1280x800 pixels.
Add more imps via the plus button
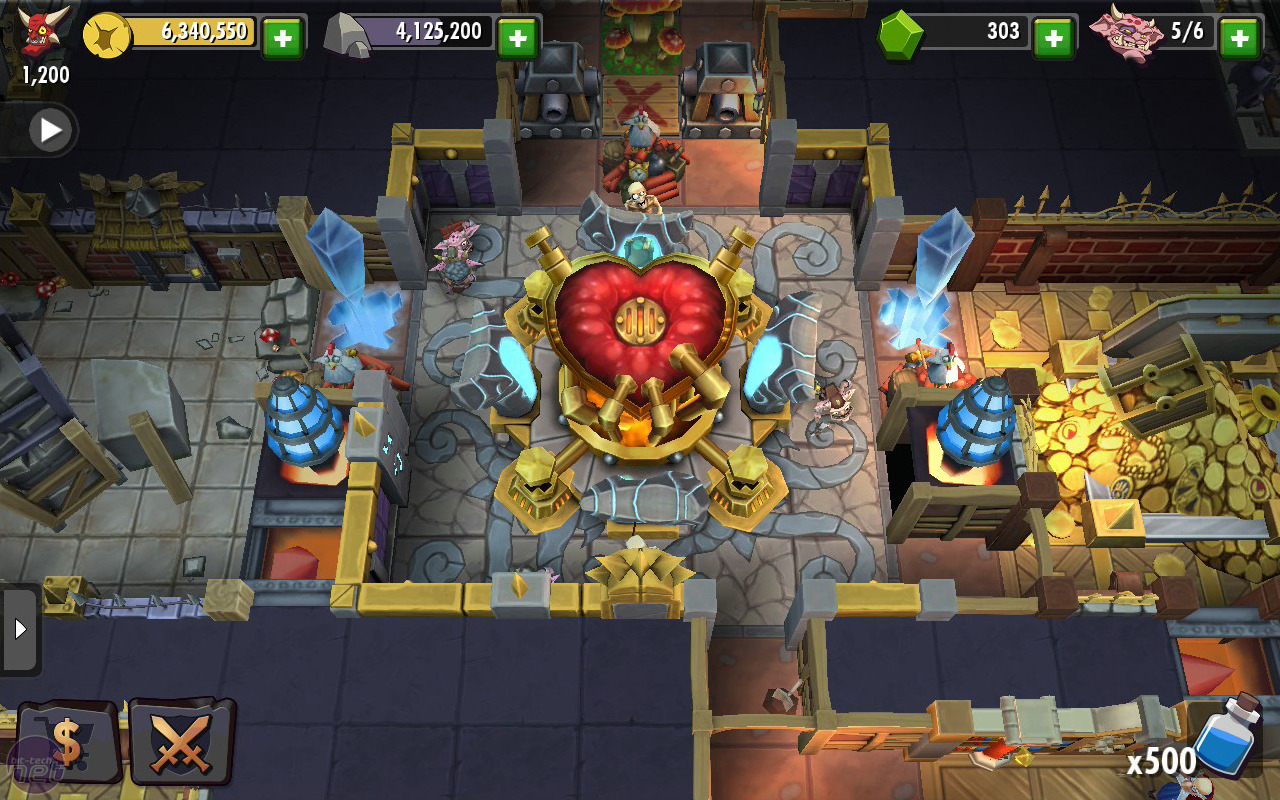[x=1239, y=38]
